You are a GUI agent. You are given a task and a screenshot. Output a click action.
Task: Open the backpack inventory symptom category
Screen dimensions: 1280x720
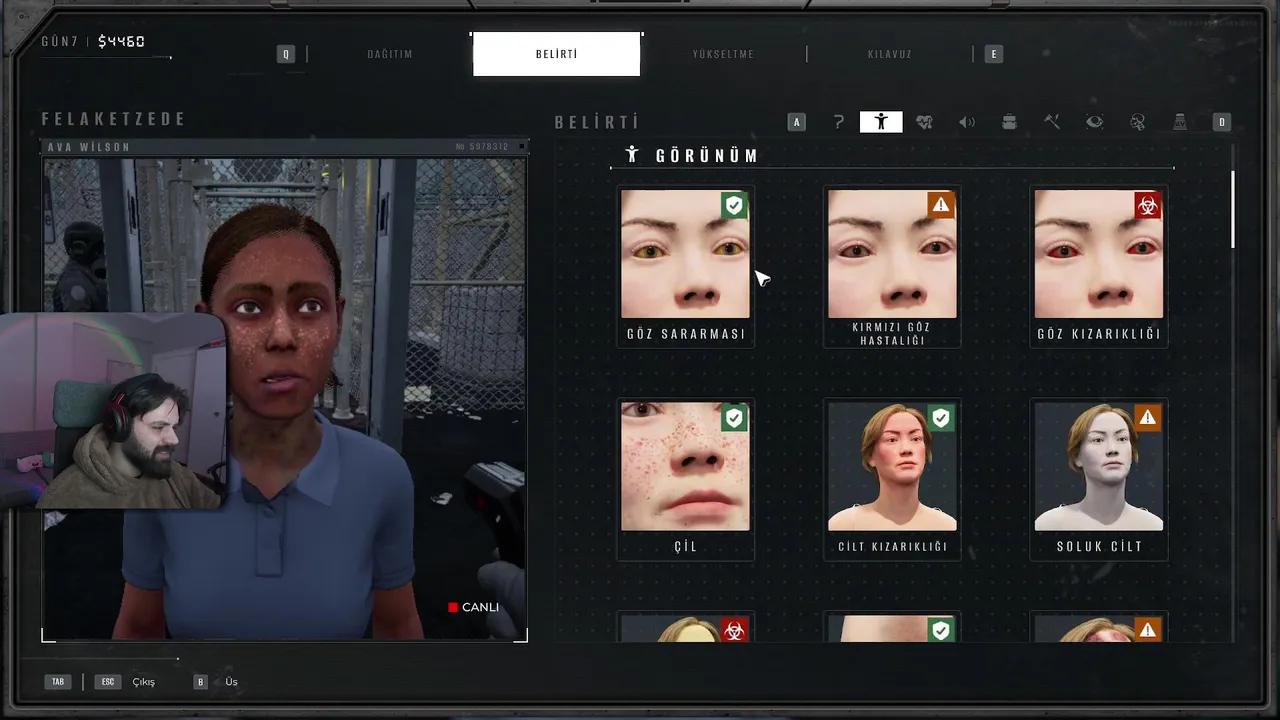pyautogui.click(x=1009, y=122)
